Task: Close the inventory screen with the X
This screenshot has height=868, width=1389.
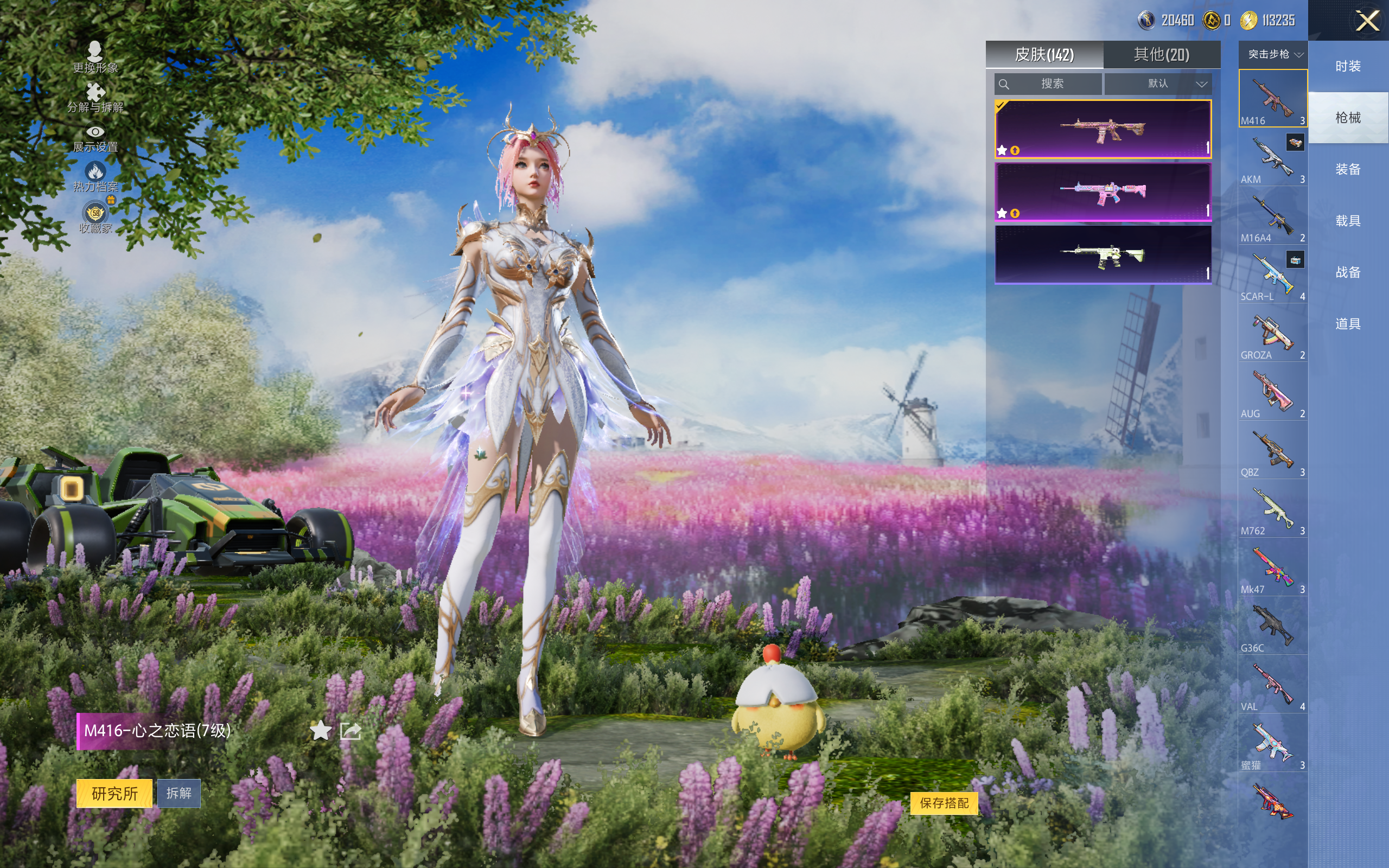Action: click(x=1367, y=21)
